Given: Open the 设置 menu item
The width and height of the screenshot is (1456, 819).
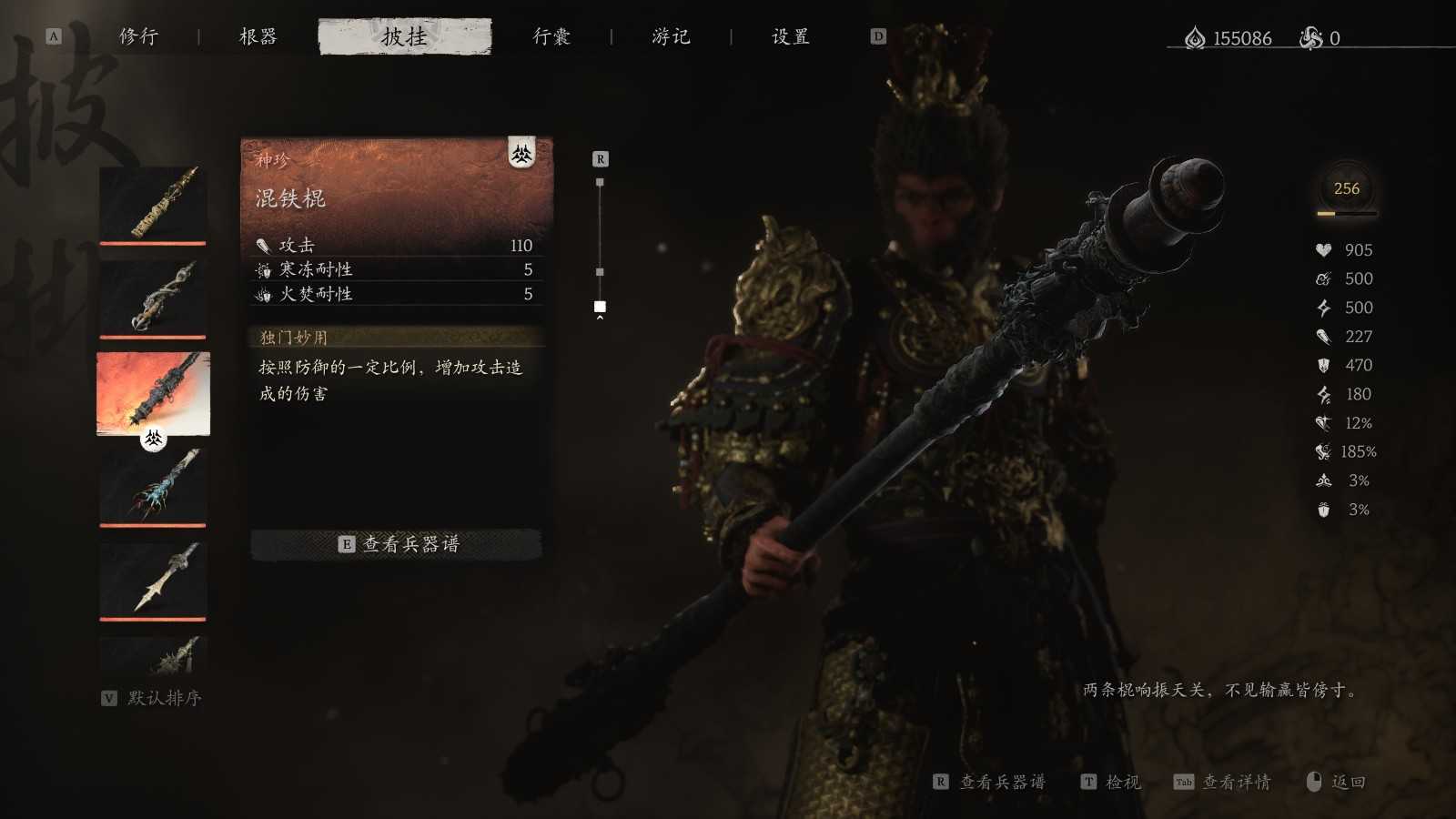Looking at the screenshot, I should [788, 37].
